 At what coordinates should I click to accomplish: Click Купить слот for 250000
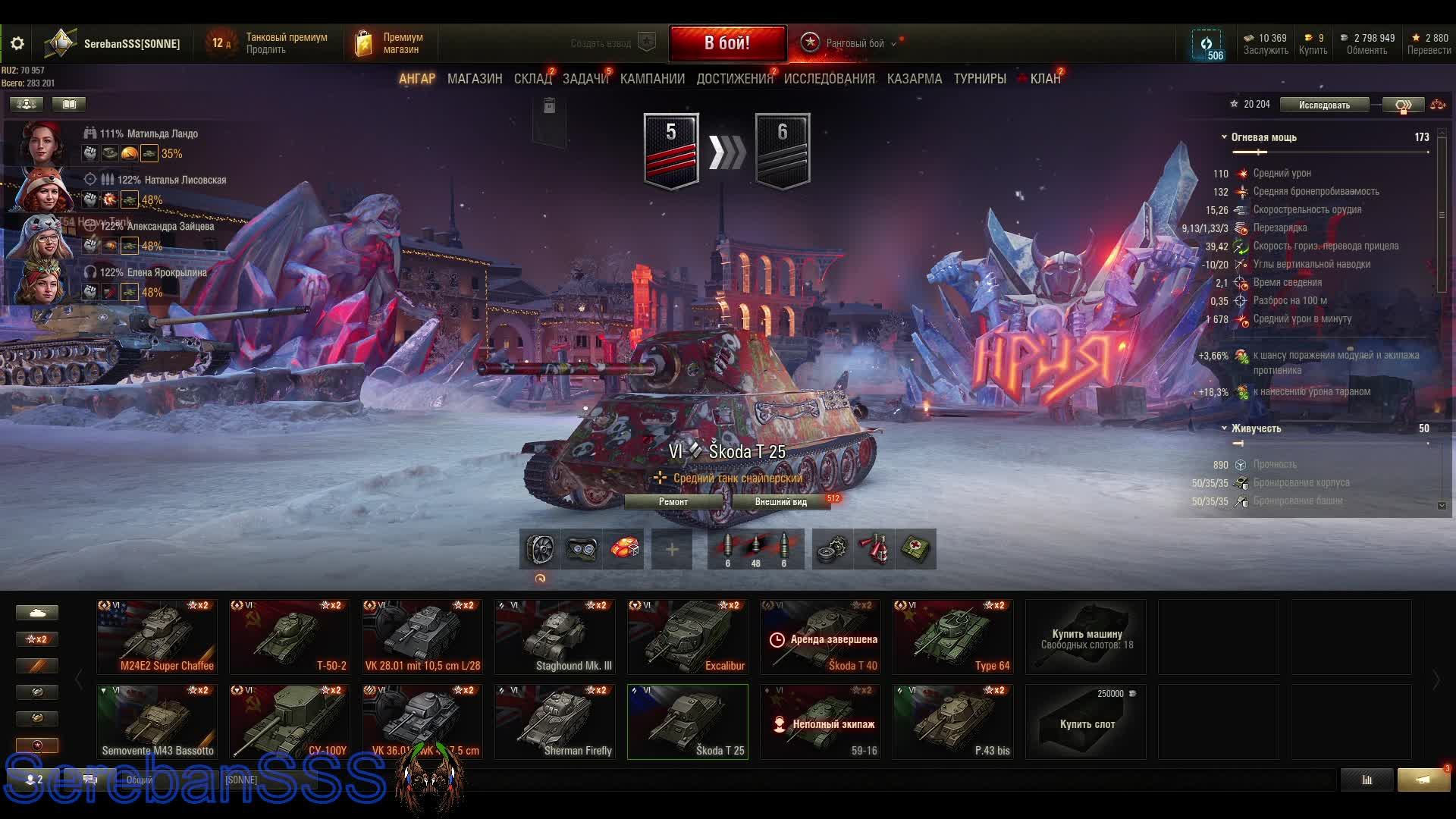coord(1086,722)
